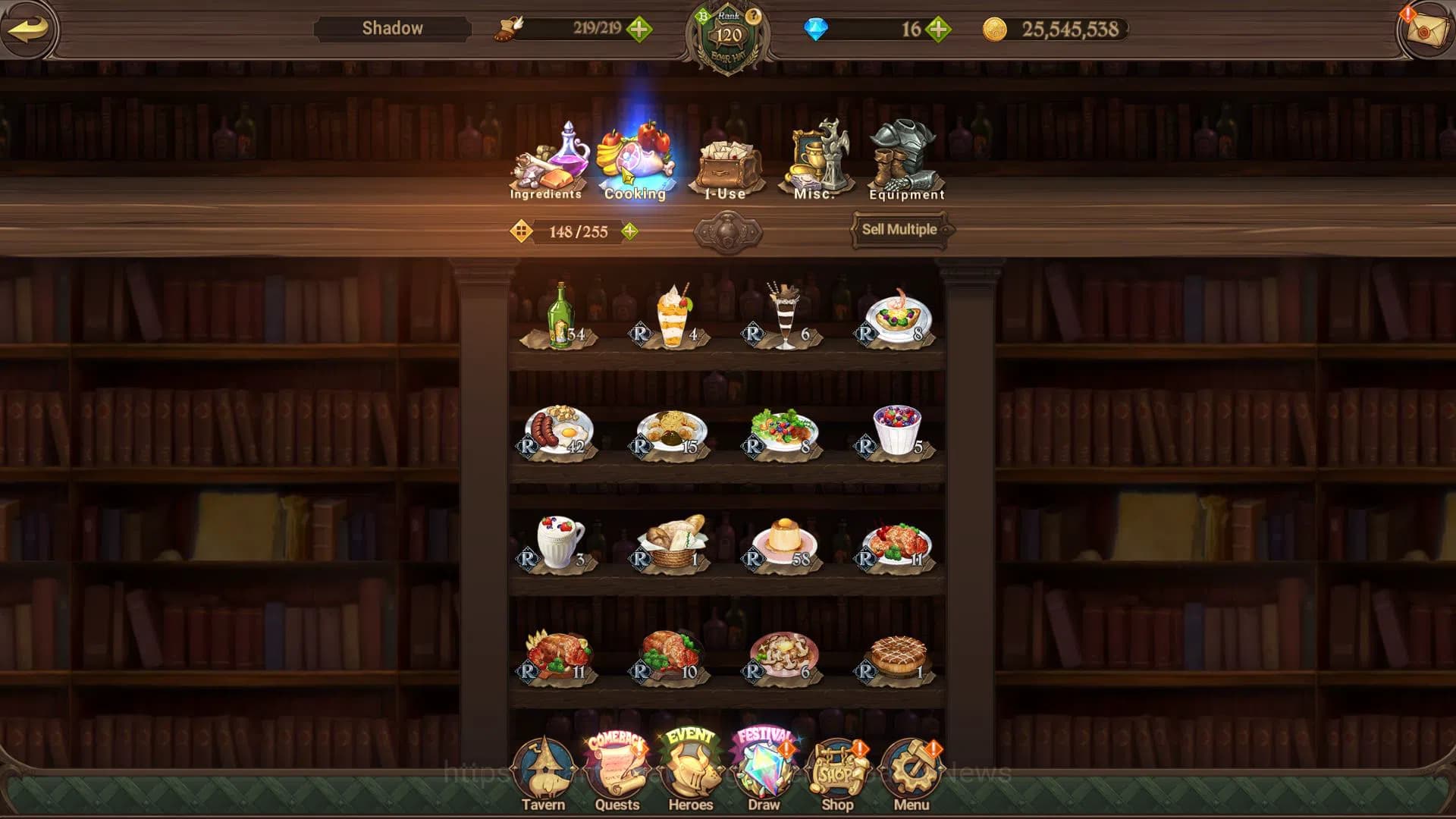Screen dimensions: 1456x819
Task: Open the Tavern menu
Action: click(x=543, y=775)
